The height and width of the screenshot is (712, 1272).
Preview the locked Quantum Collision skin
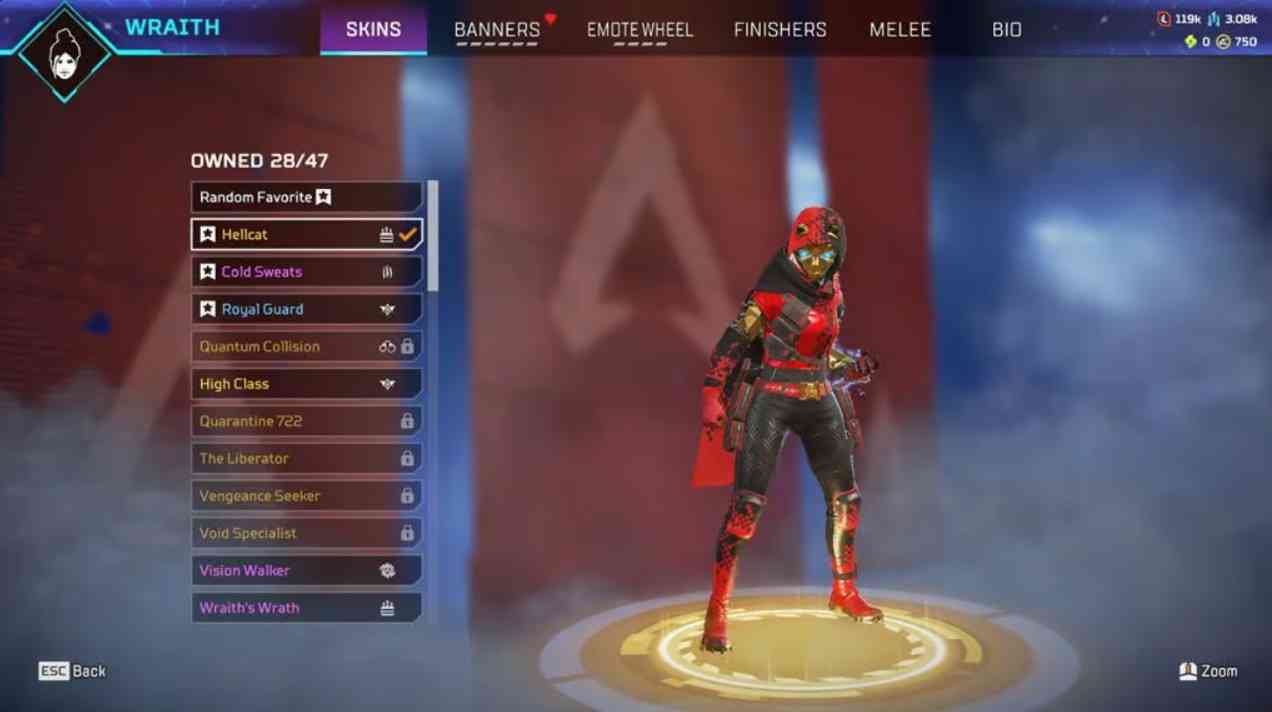306,346
